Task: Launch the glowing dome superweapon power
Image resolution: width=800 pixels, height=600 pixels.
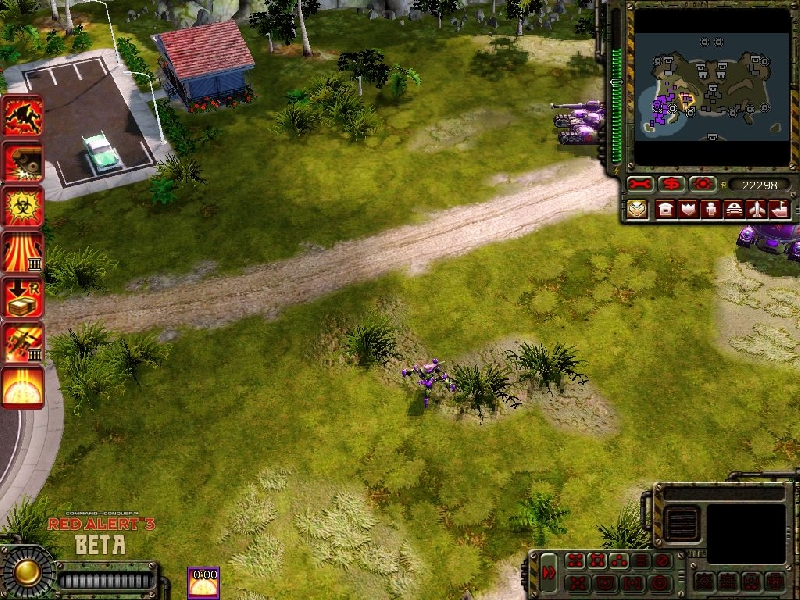Action: (x=22, y=386)
